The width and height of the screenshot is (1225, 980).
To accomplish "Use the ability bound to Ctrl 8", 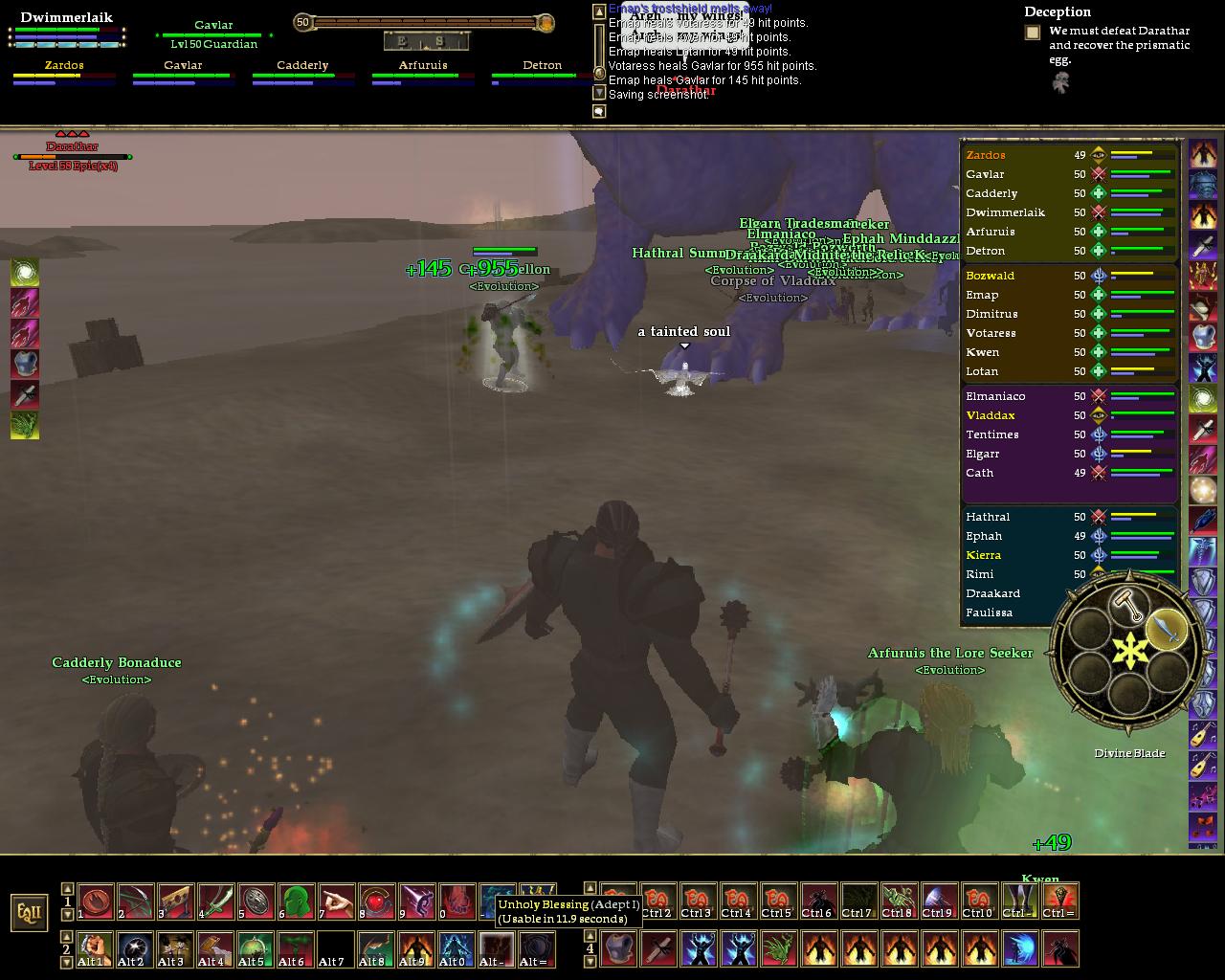I will (x=898, y=902).
